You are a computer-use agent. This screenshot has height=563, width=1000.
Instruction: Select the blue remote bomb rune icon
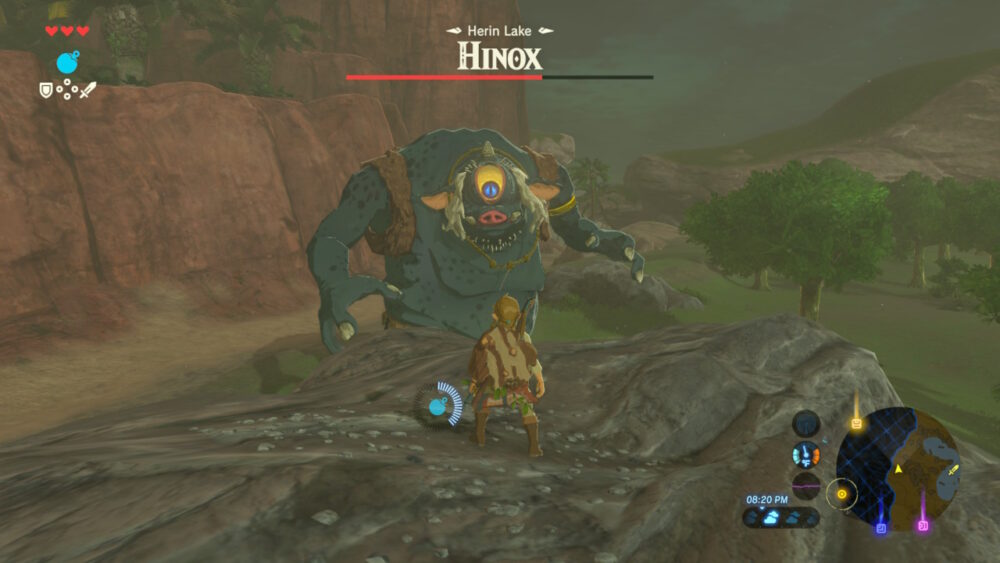[68, 63]
